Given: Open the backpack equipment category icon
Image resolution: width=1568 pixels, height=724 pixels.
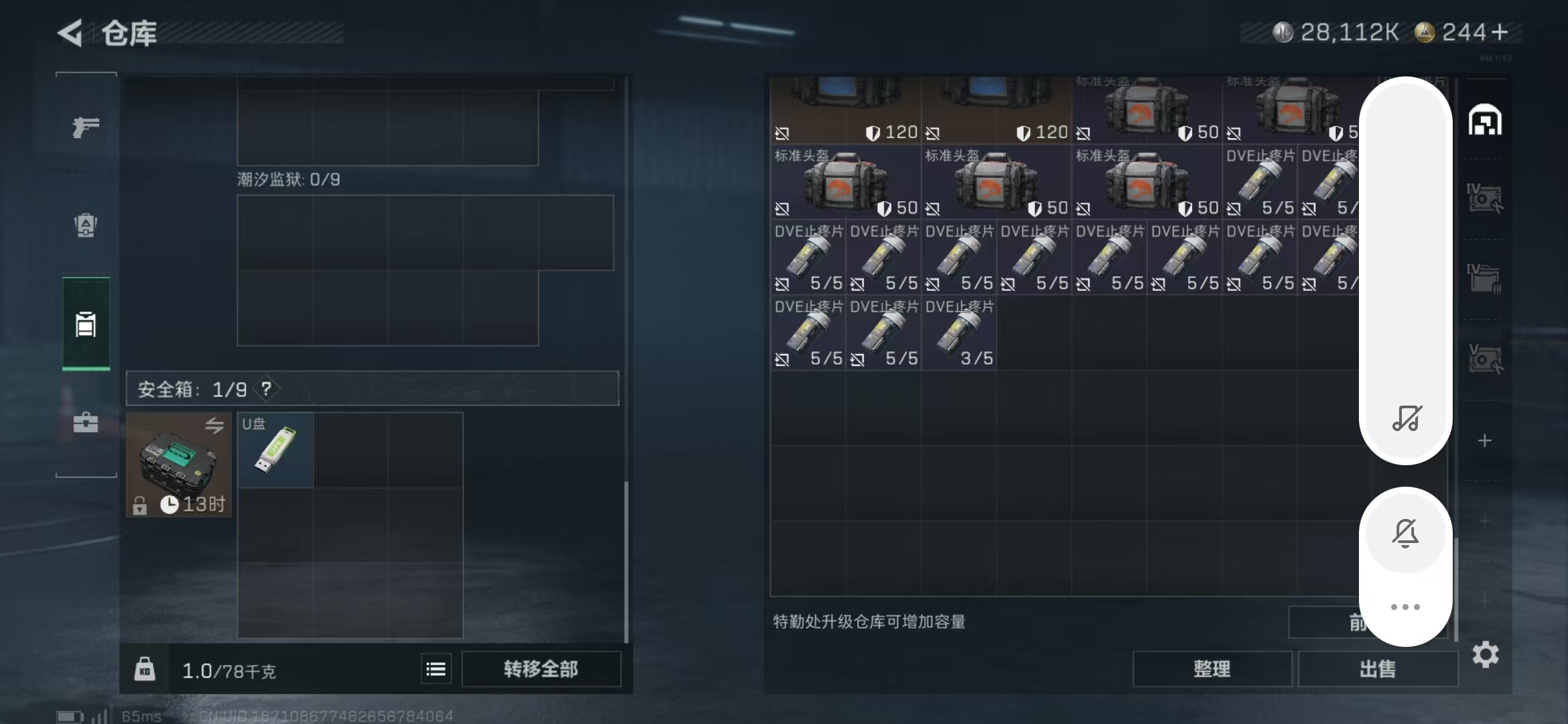Looking at the screenshot, I should tap(85, 226).
